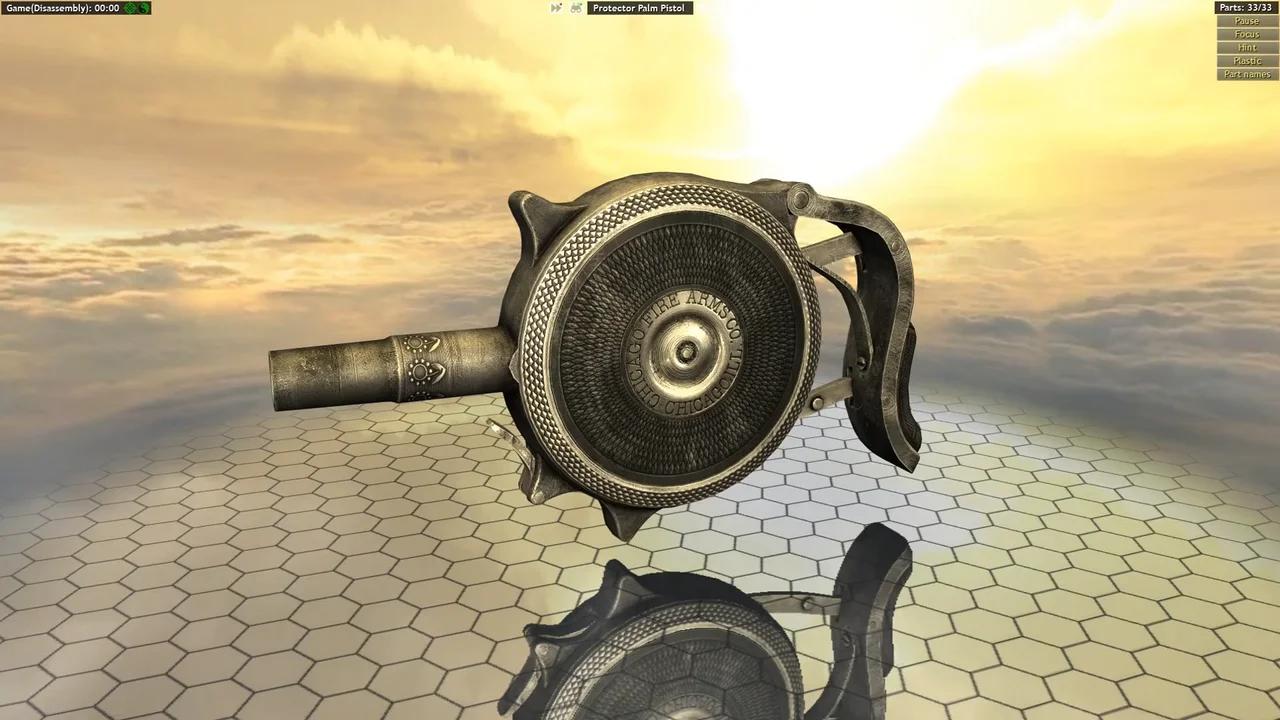1280x720 pixels.
Task: Click the Protector Palm Pistol title label
Action: (639, 7)
